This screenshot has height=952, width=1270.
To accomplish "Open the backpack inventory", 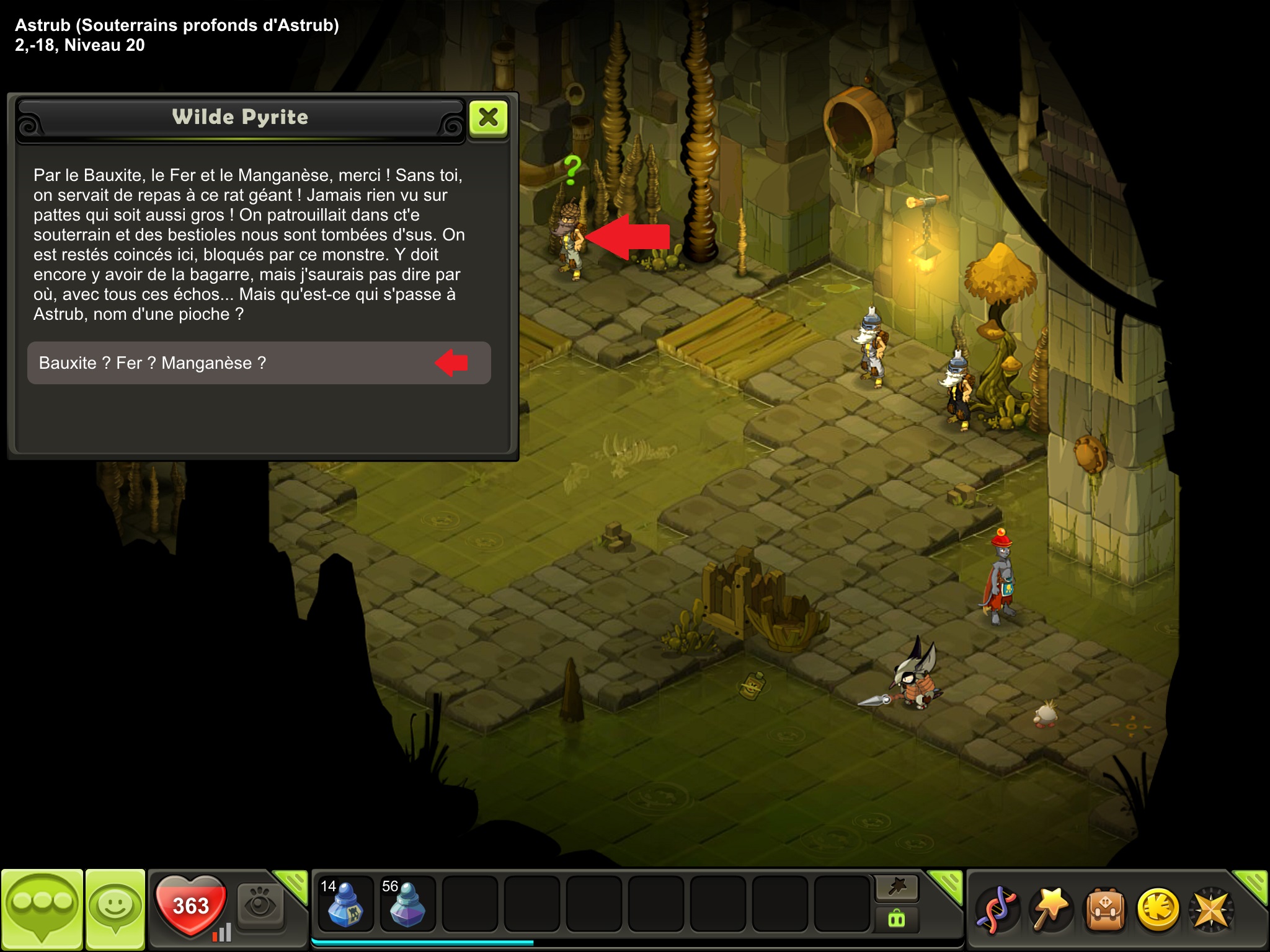I will point(1104,910).
